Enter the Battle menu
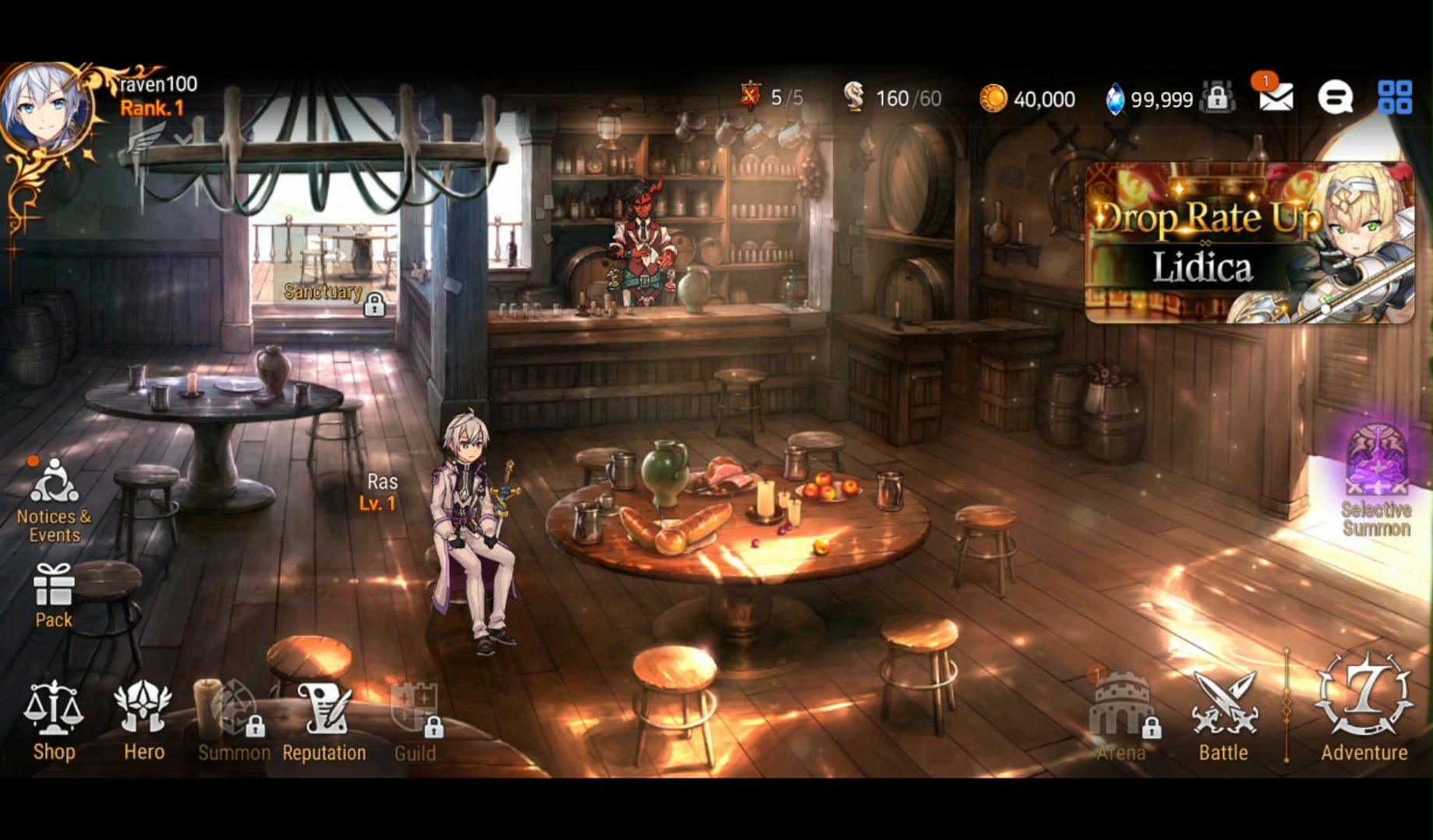 point(1223,717)
